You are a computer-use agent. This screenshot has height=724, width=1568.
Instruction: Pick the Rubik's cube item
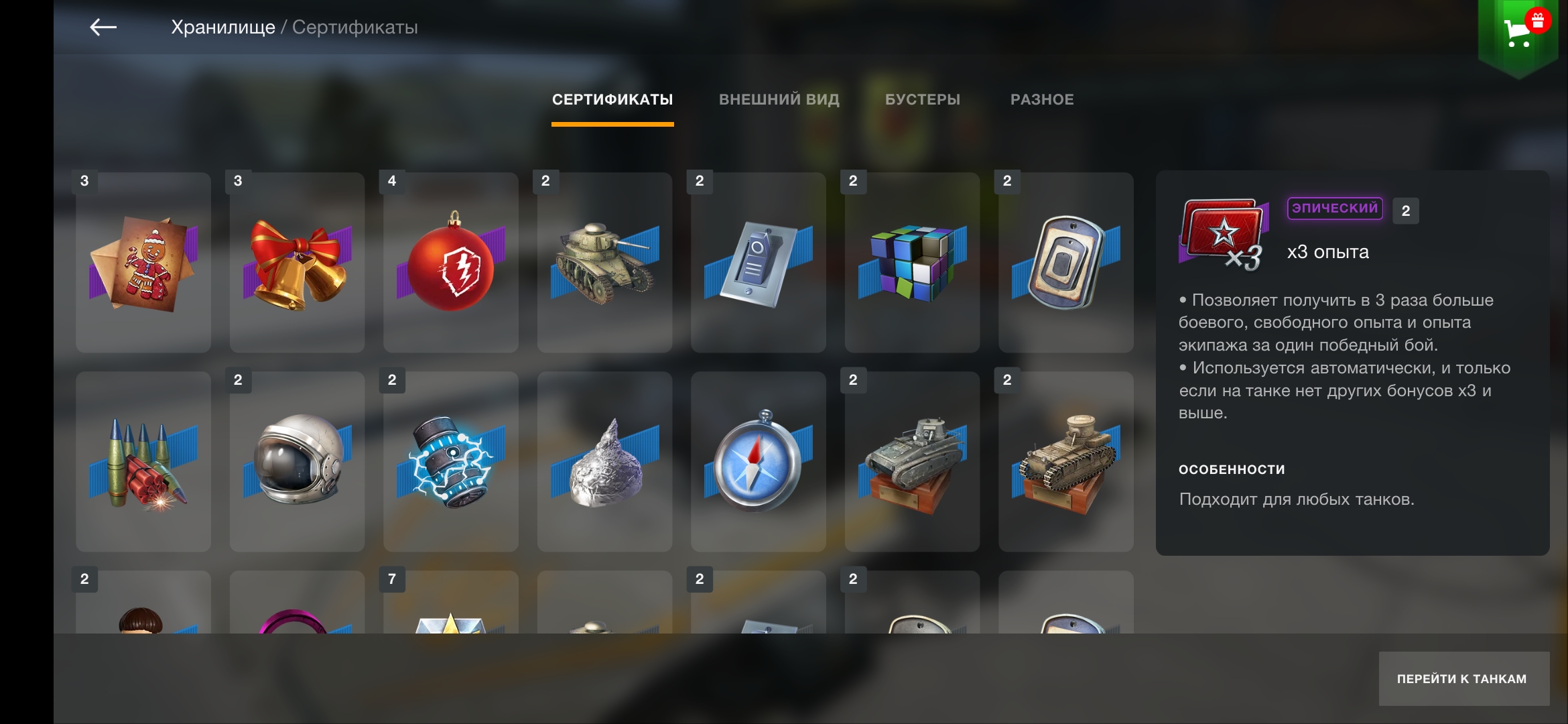click(912, 263)
